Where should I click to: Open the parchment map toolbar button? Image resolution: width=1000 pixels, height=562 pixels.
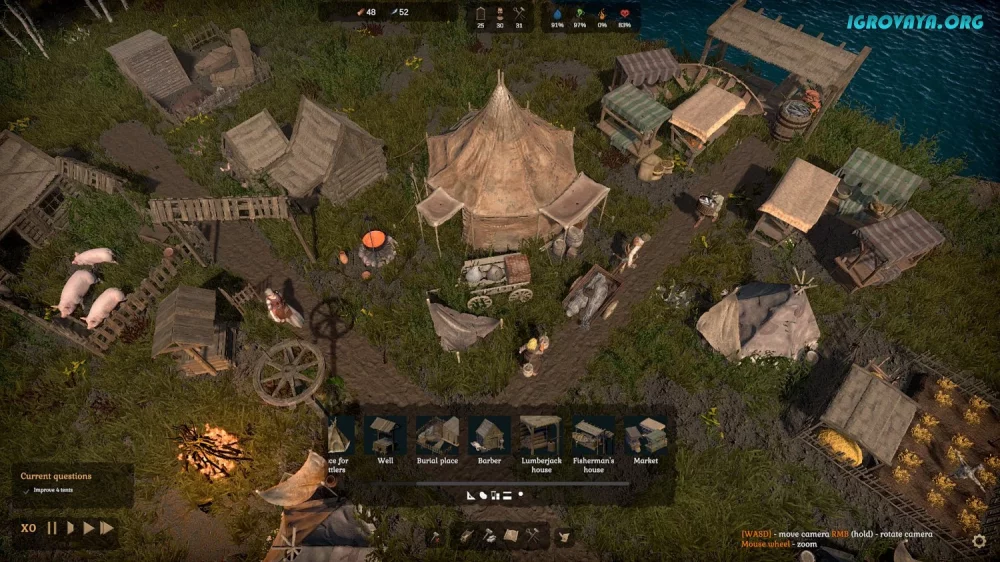pyautogui.click(x=510, y=536)
